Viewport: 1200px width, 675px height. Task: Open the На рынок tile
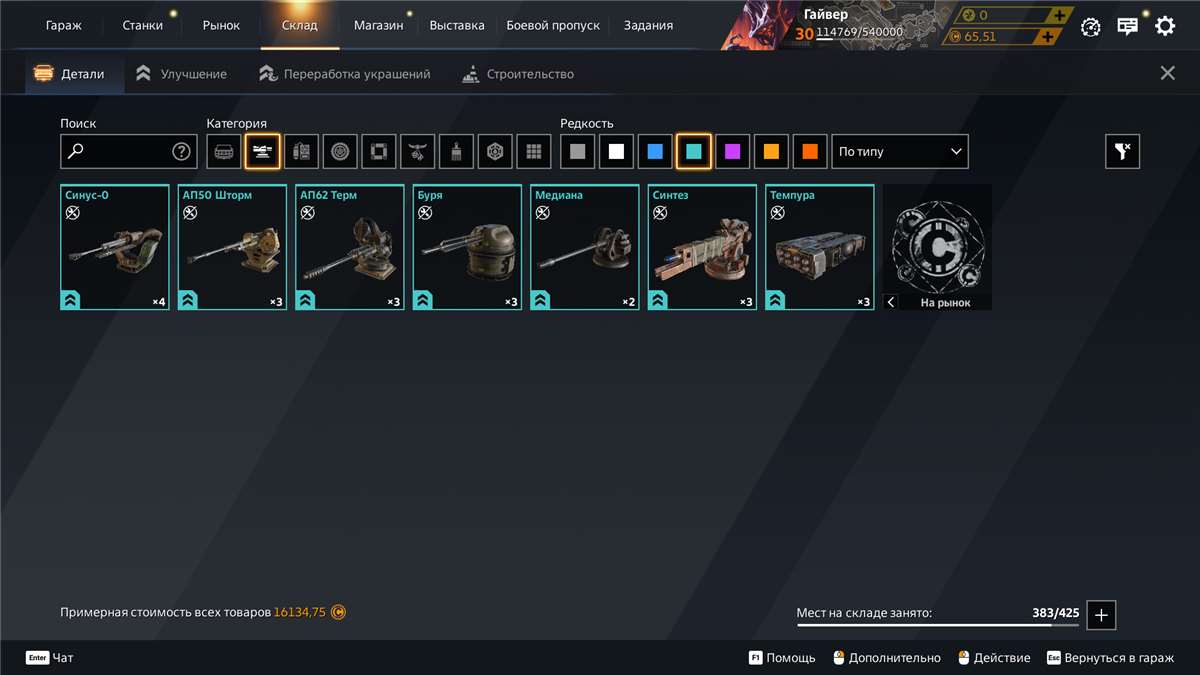(x=938, y=248)
